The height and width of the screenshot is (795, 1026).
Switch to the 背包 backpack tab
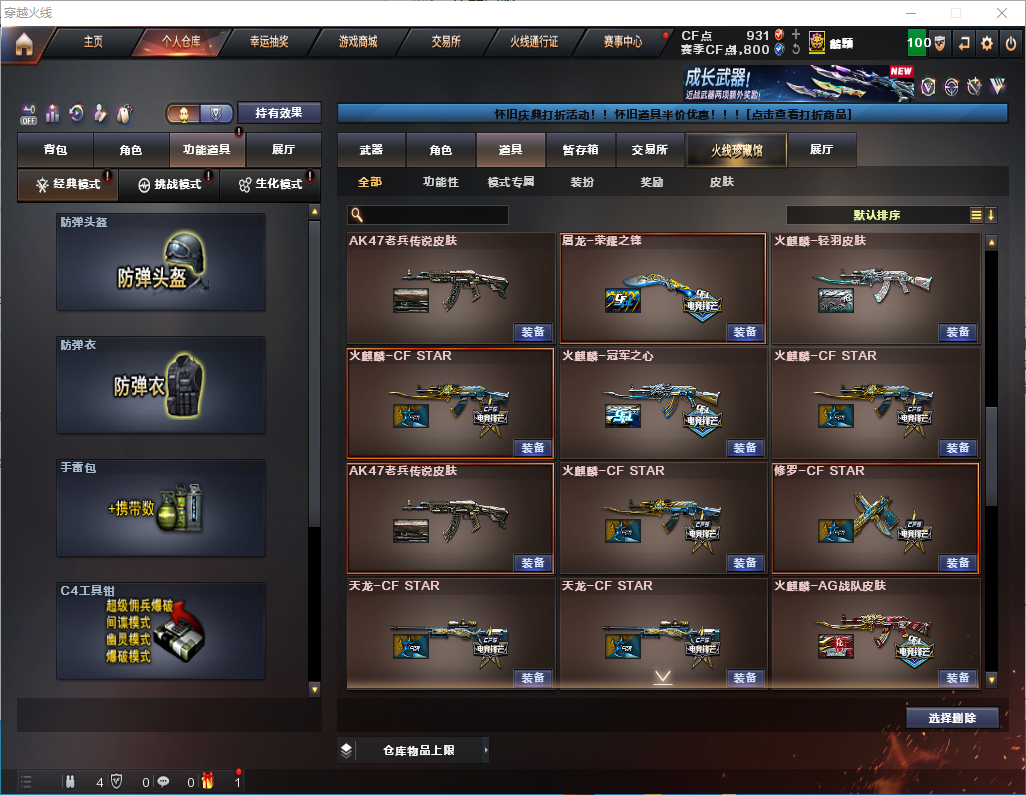tap(55, 150)
